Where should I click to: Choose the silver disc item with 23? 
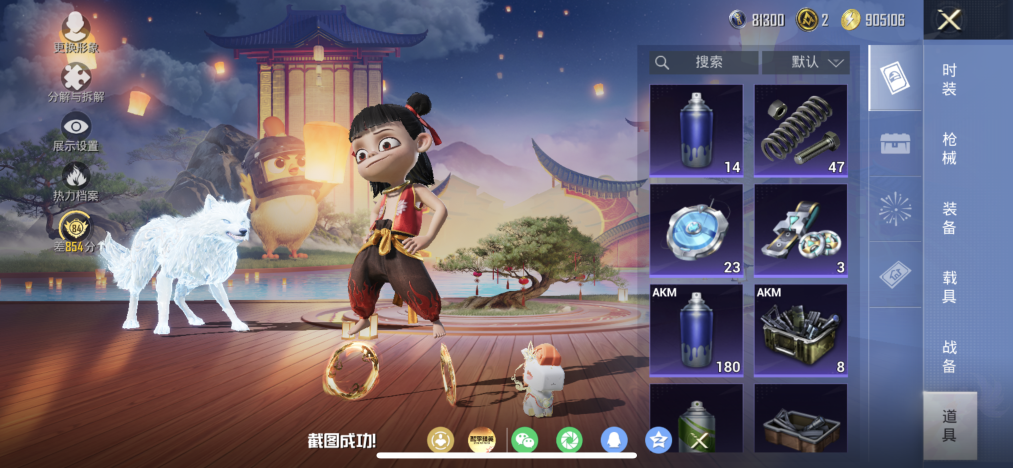[696, 231]
